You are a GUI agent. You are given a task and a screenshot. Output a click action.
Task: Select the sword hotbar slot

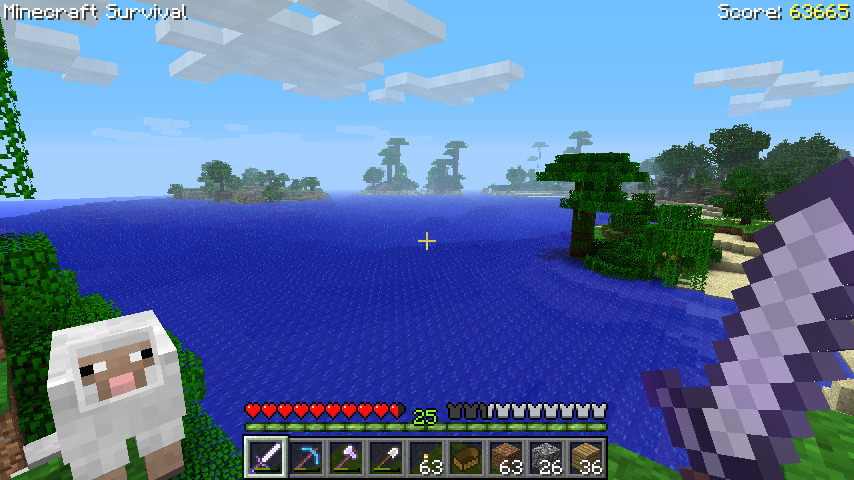coord(266,458)
